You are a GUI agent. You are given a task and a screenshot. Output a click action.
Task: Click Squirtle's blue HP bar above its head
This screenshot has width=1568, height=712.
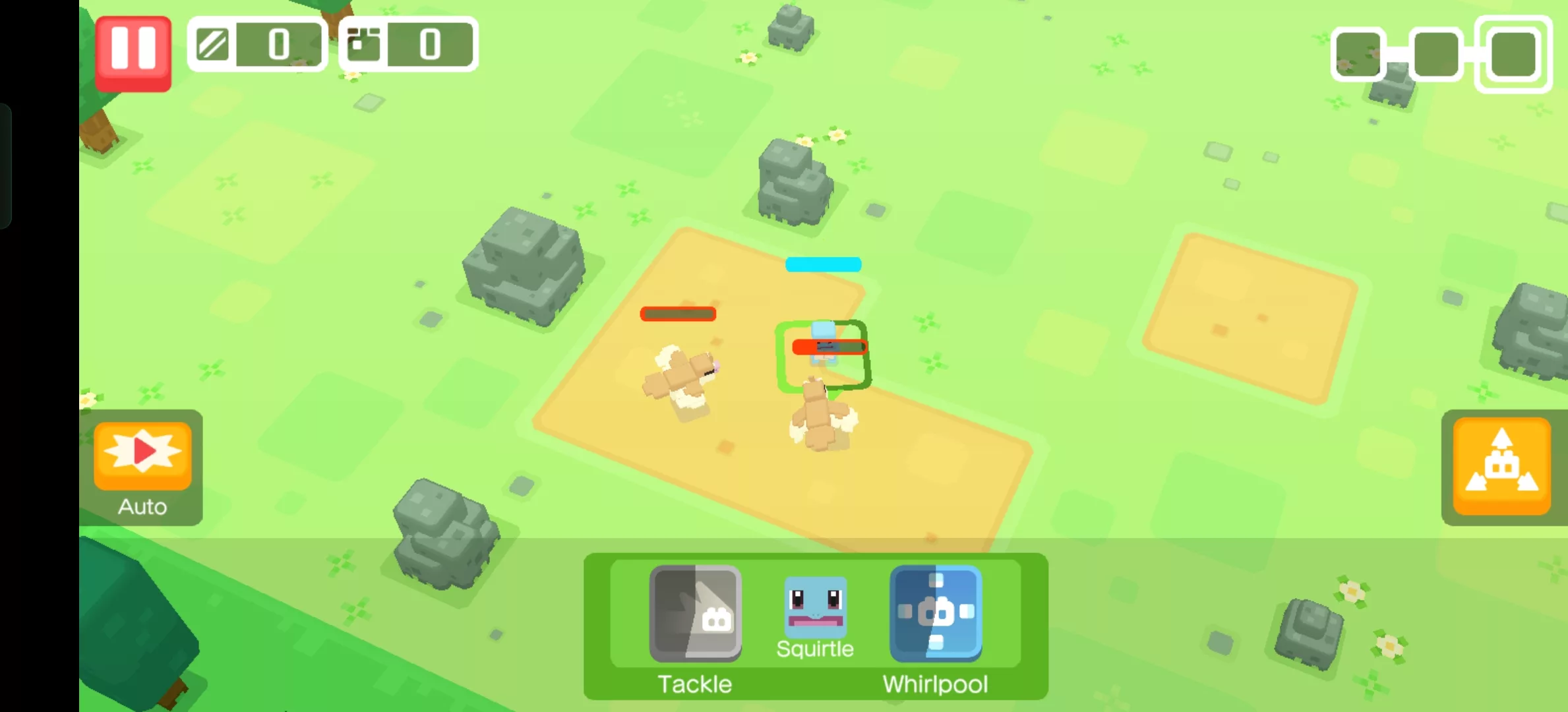(822, 264)
